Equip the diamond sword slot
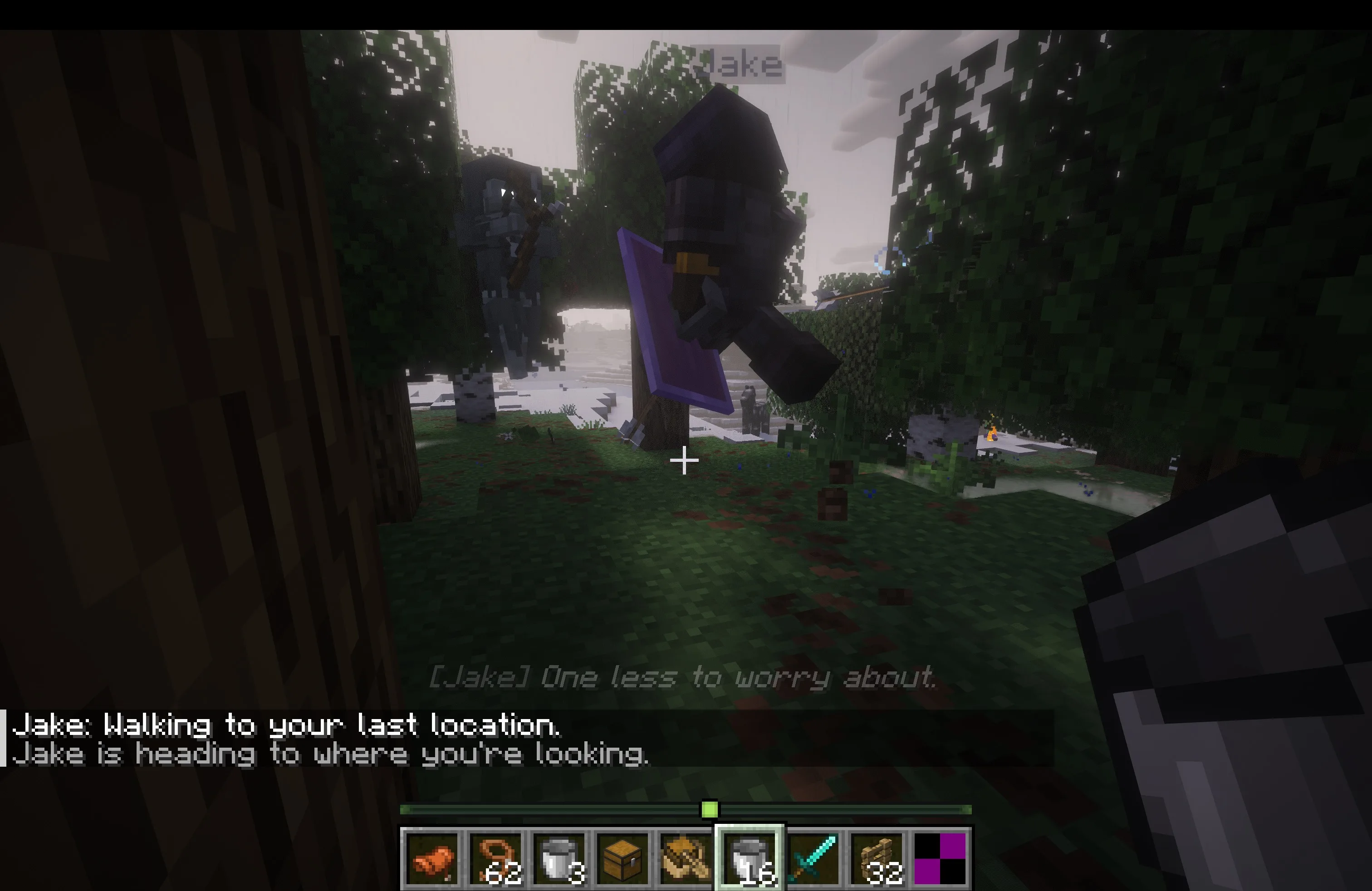This screenshot has height=891, width=1372. tap(813, 858)
